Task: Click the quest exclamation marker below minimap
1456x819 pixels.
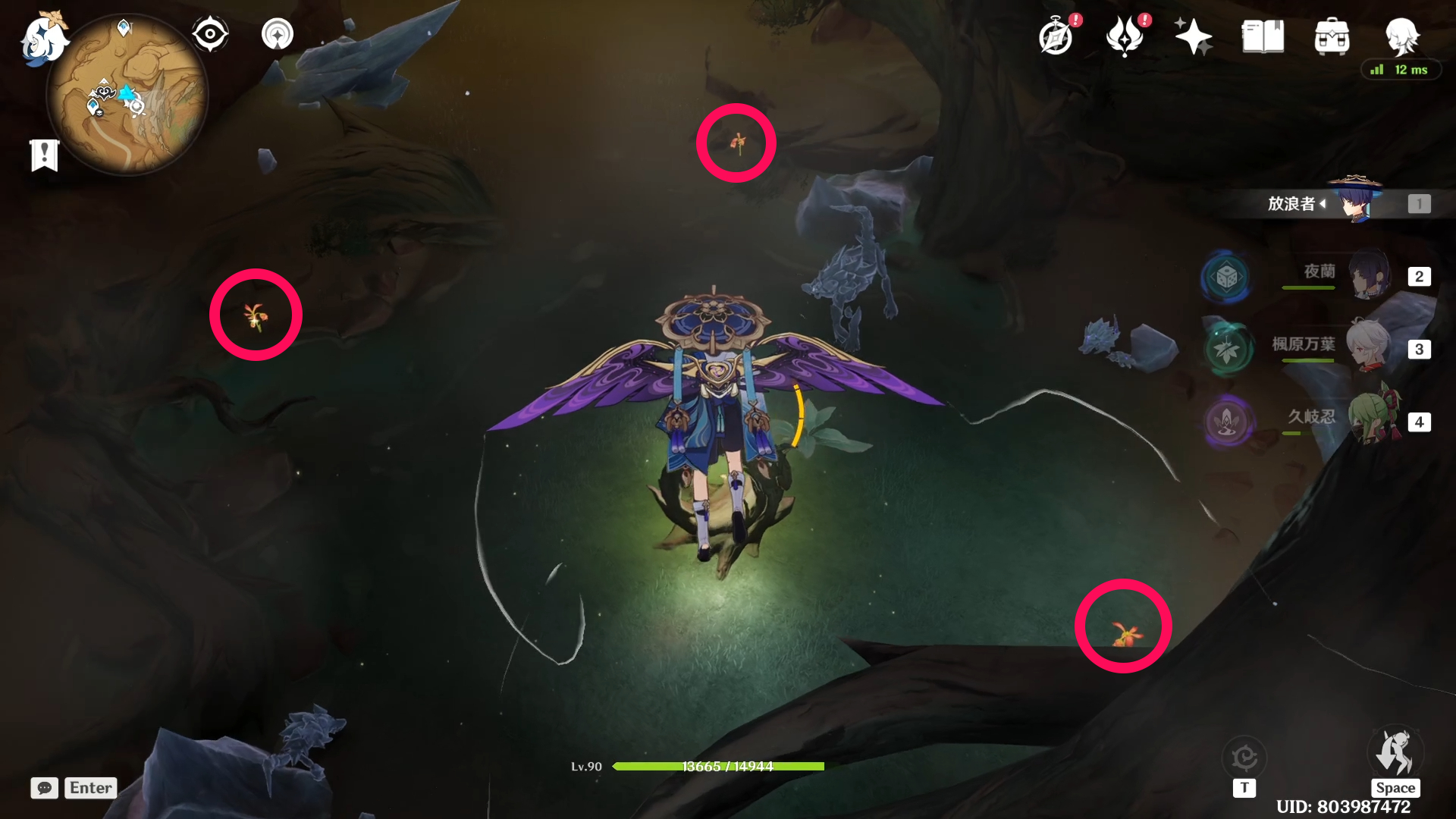Action: tap(44, 155)
